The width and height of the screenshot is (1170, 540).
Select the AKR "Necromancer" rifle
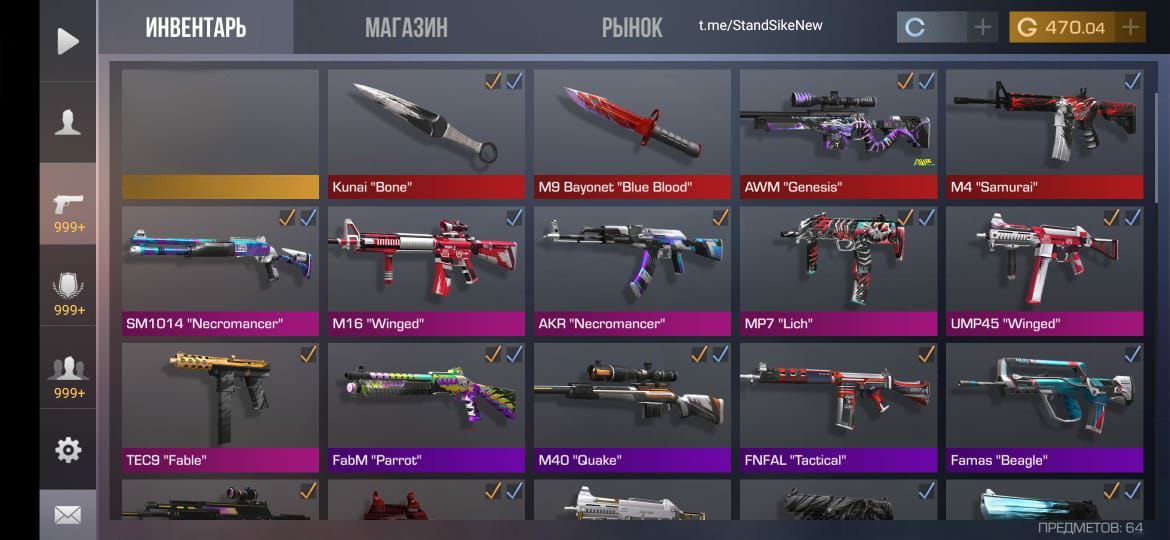632,269
